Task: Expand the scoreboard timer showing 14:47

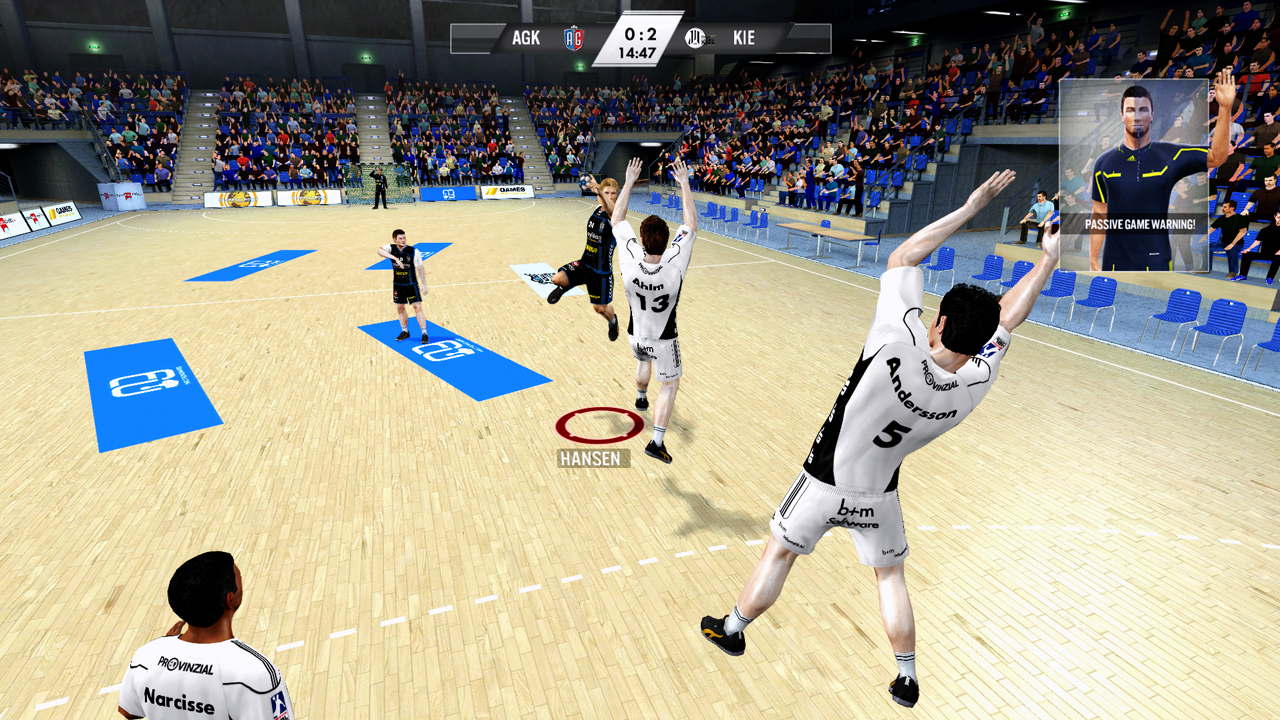Action: coord(640,50)
